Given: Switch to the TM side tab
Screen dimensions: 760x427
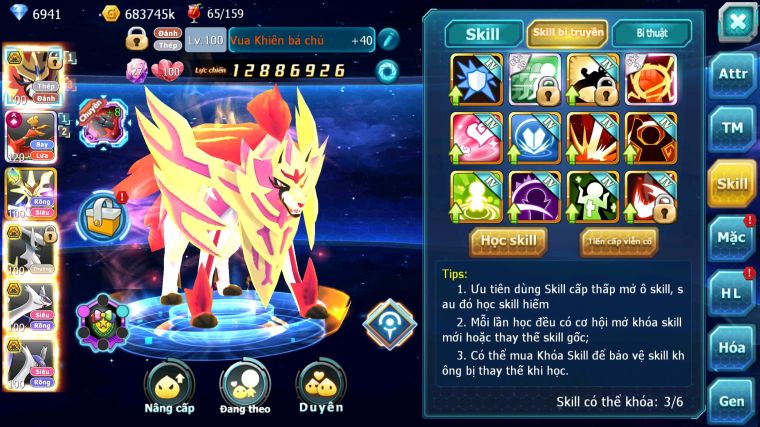Looking at the screenshot, I should (733, 128).
